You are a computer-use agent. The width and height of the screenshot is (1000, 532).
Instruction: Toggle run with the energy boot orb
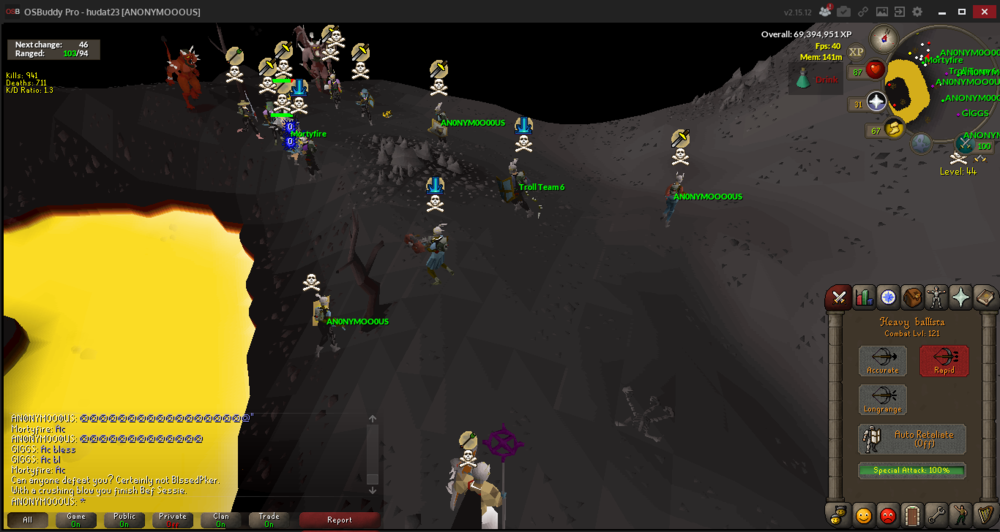click(x=894, y=127)
